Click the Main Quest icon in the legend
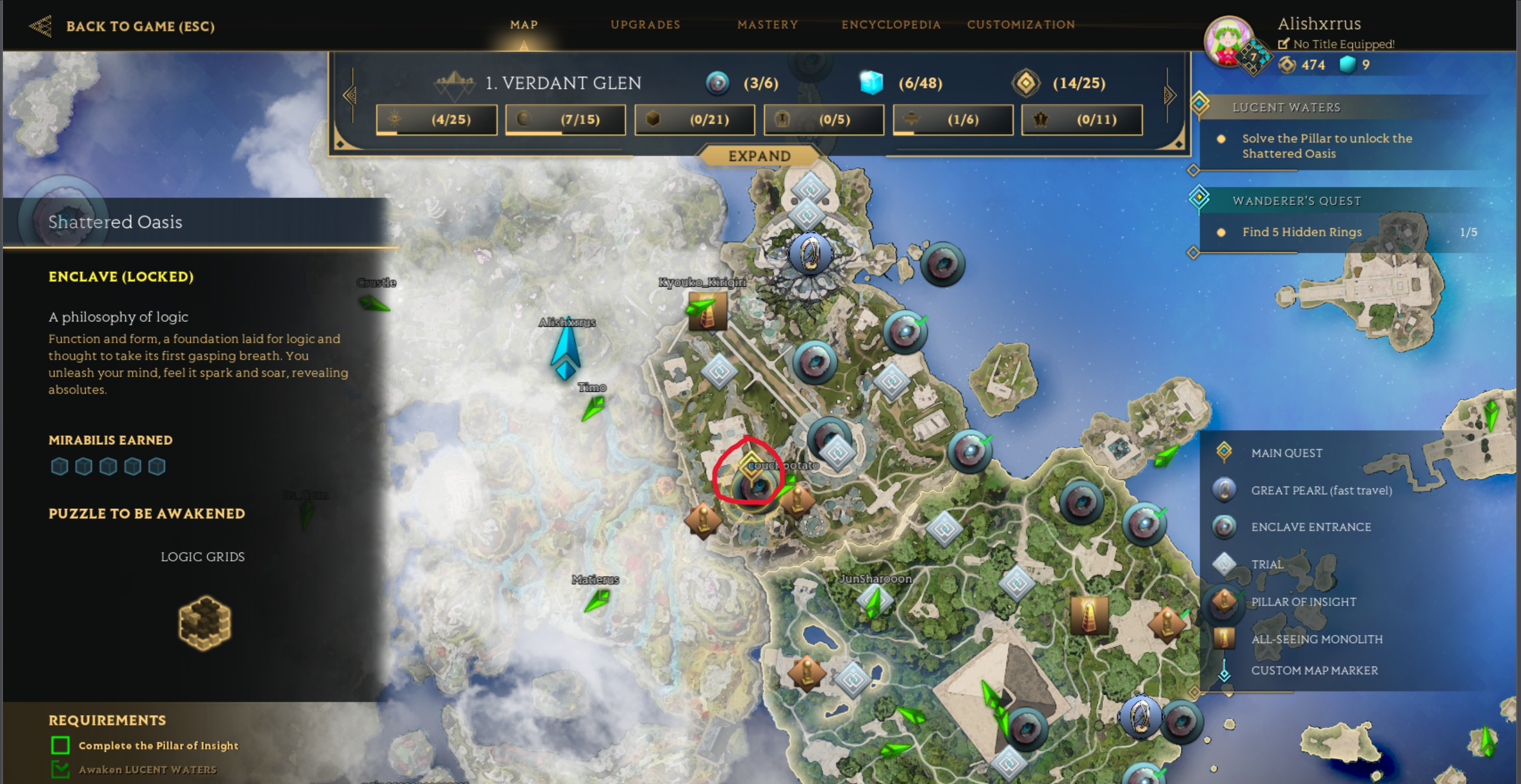The height and width of the screenshot is (784, 1521). 1225,453
